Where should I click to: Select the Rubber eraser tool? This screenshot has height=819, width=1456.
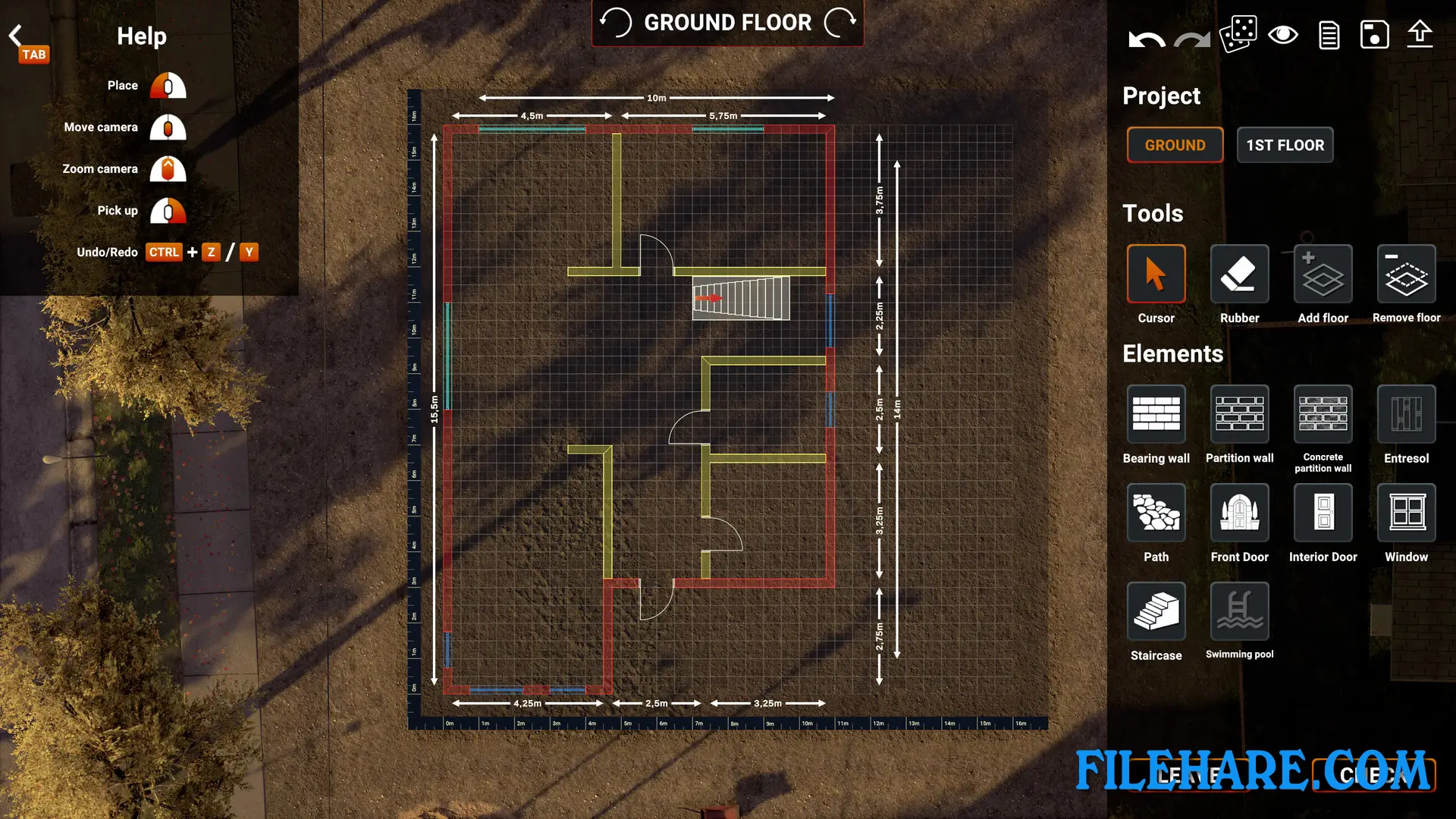coord(1239,275)
